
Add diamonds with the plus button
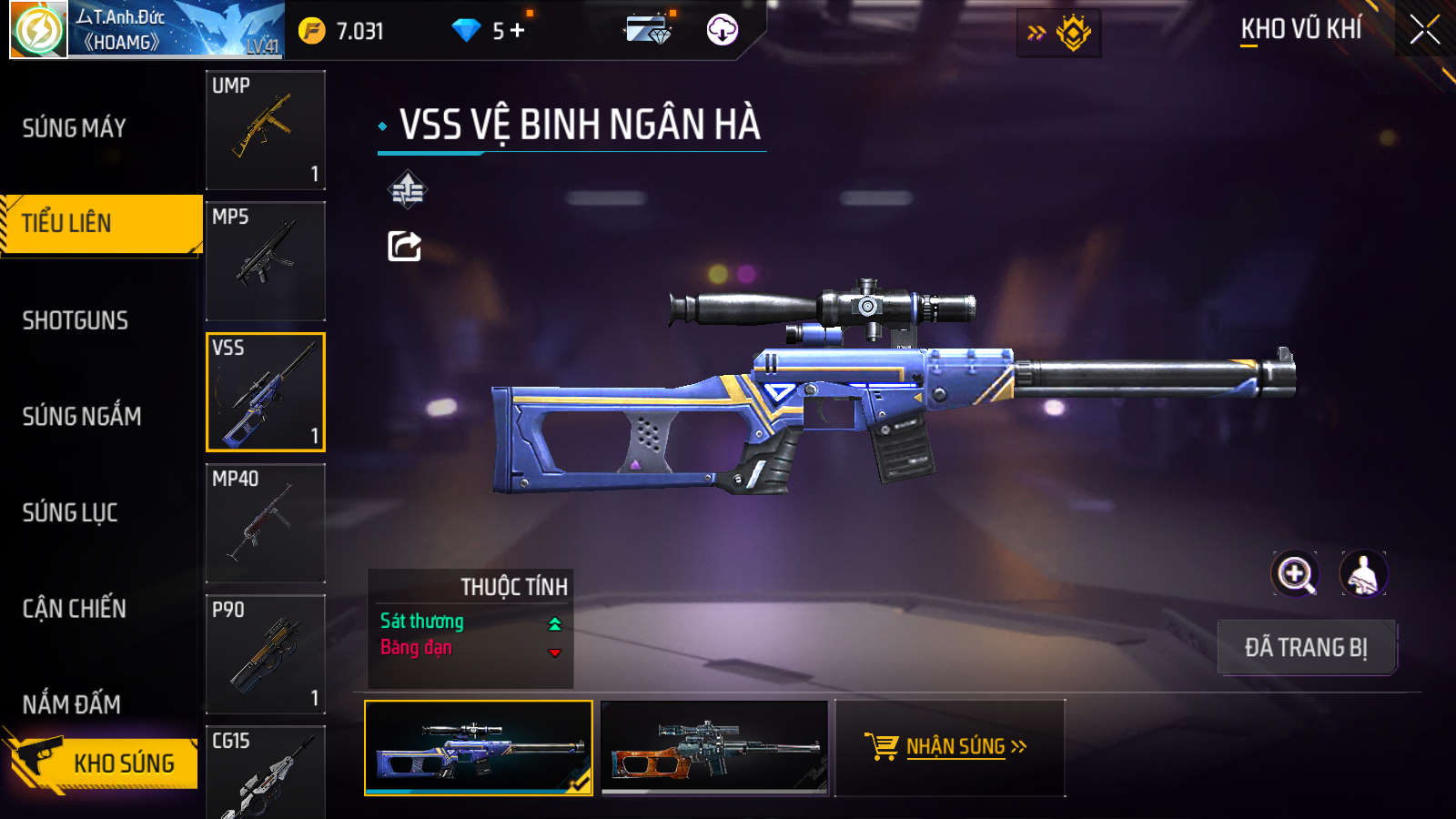[x=518, y=31]
